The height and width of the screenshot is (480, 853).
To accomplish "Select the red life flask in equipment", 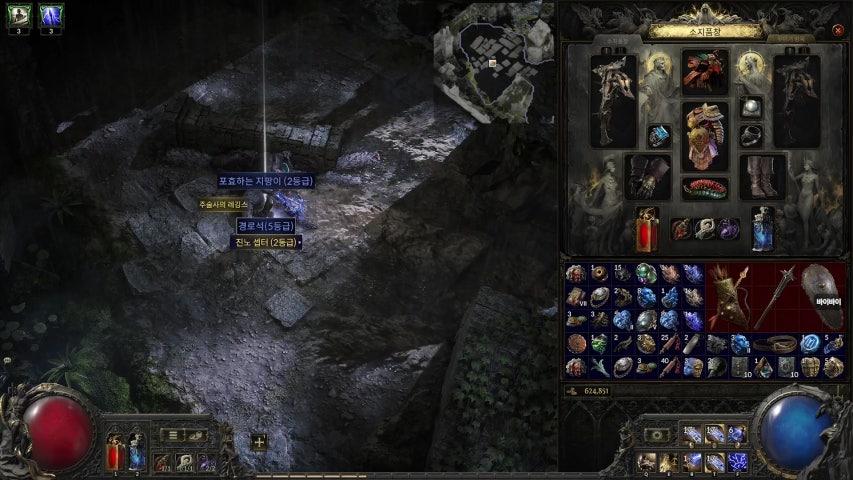I will click(647, 229).
